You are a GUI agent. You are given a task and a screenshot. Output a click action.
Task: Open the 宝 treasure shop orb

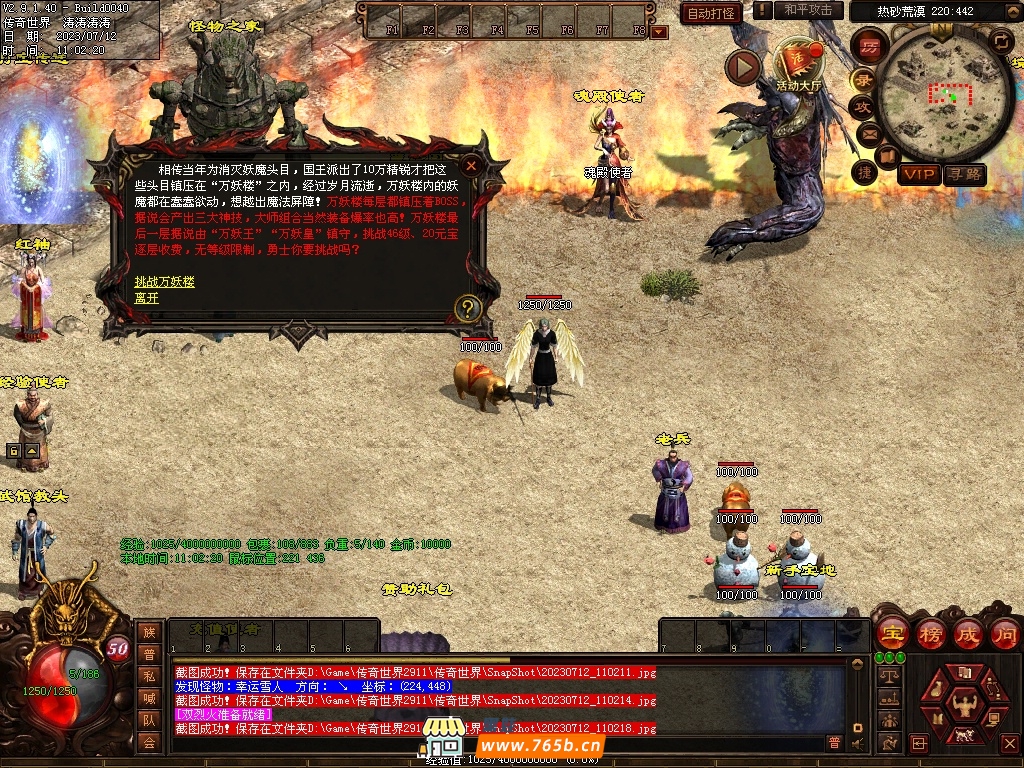891,633
